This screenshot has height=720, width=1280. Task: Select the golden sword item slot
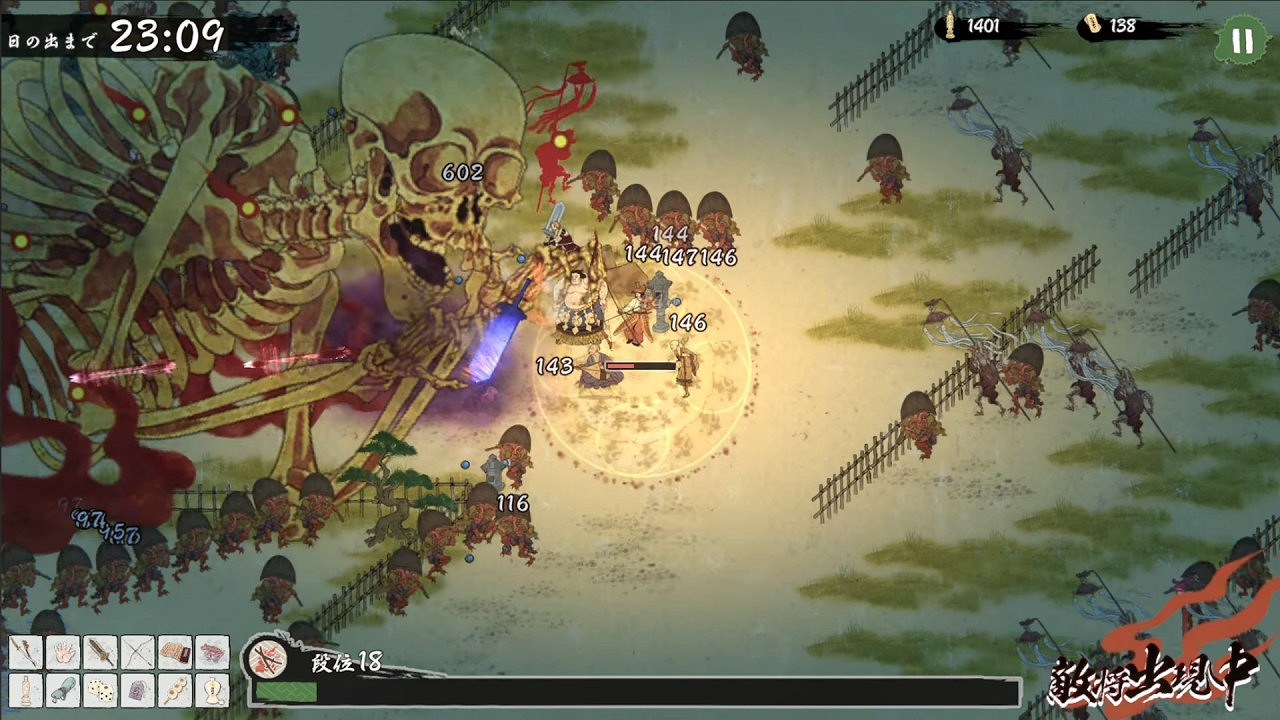100,652
